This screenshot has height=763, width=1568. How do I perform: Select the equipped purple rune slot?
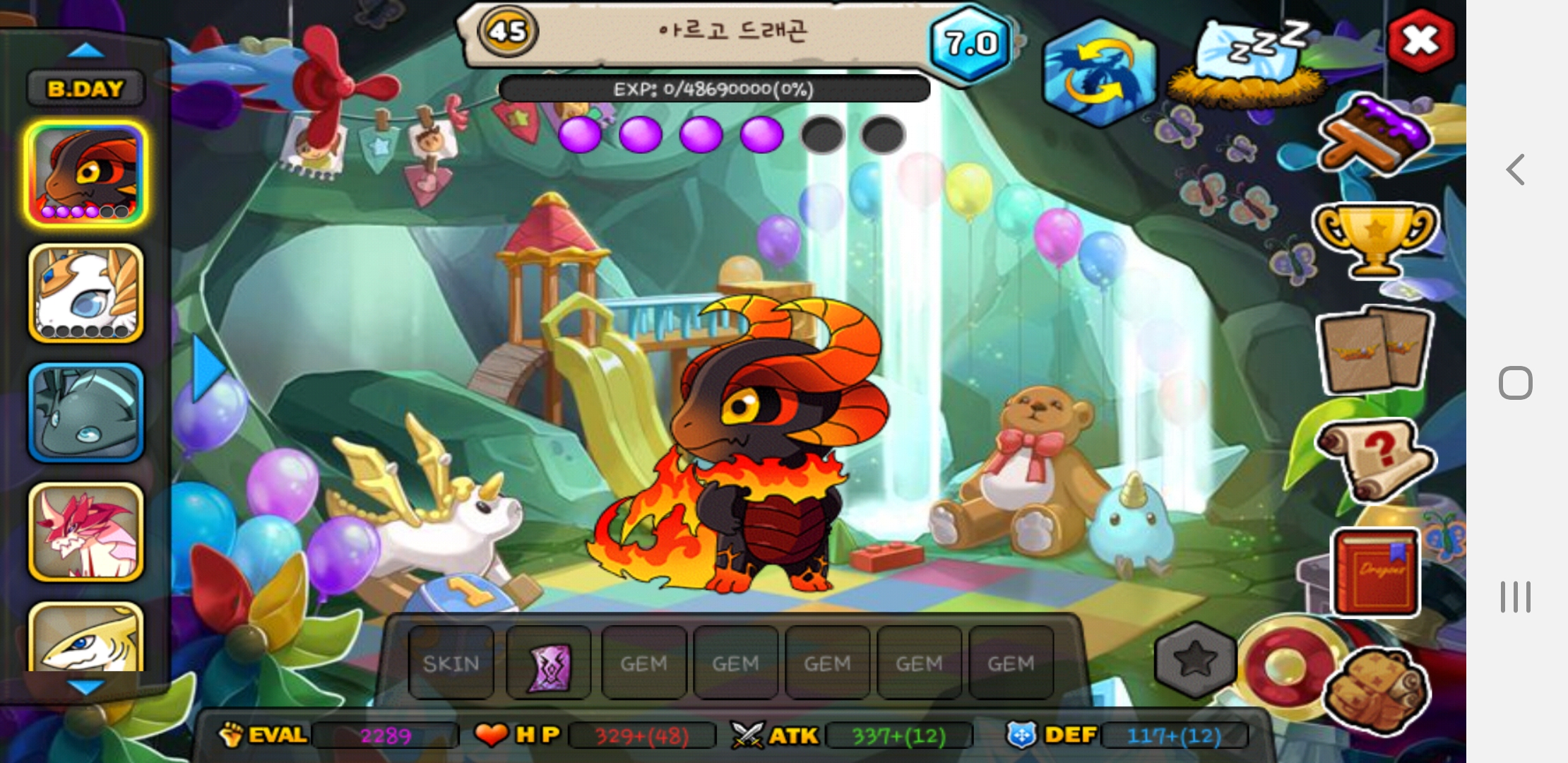pos(549,663)
